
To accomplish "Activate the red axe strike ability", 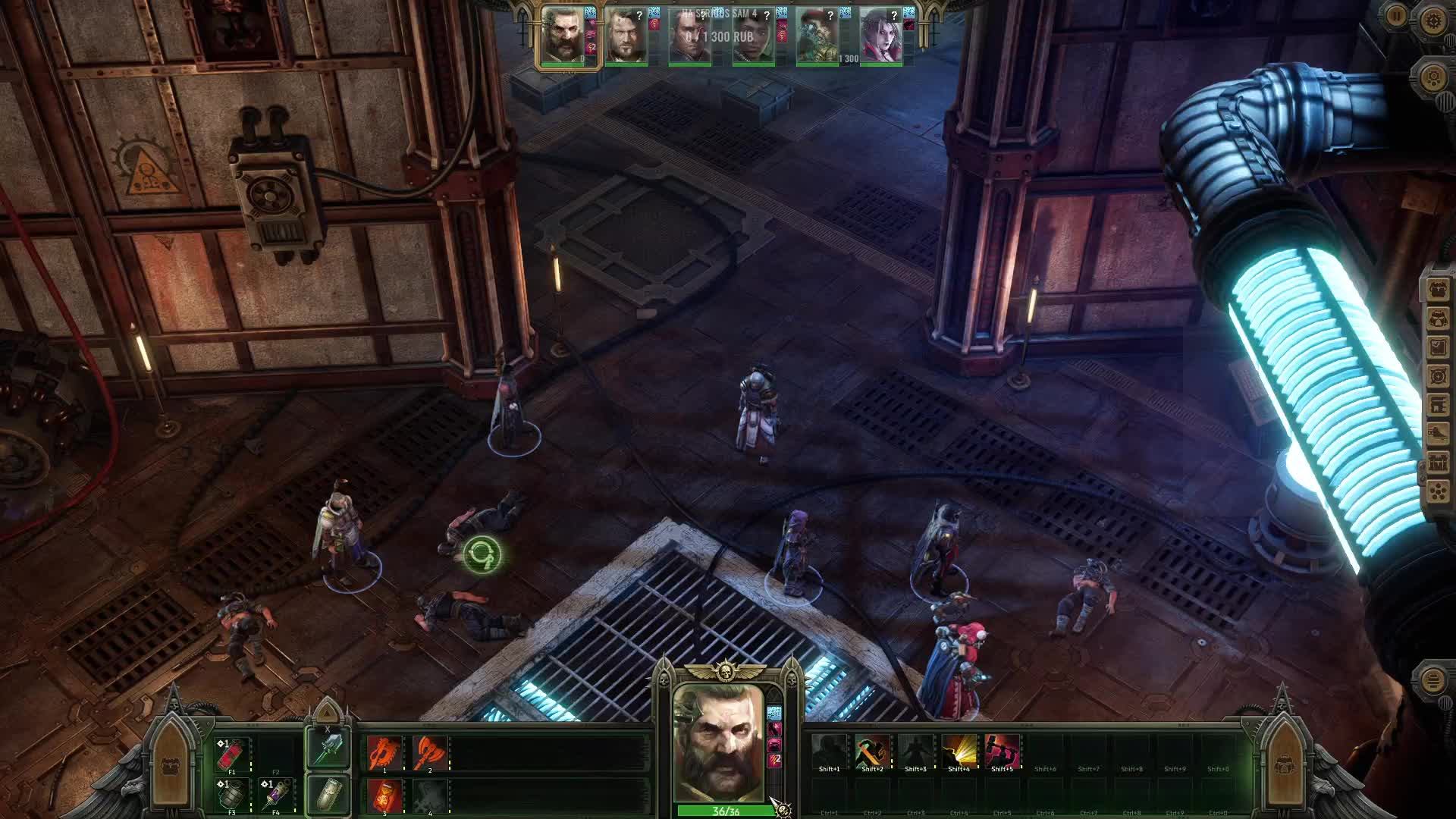I will click(430, 753).
